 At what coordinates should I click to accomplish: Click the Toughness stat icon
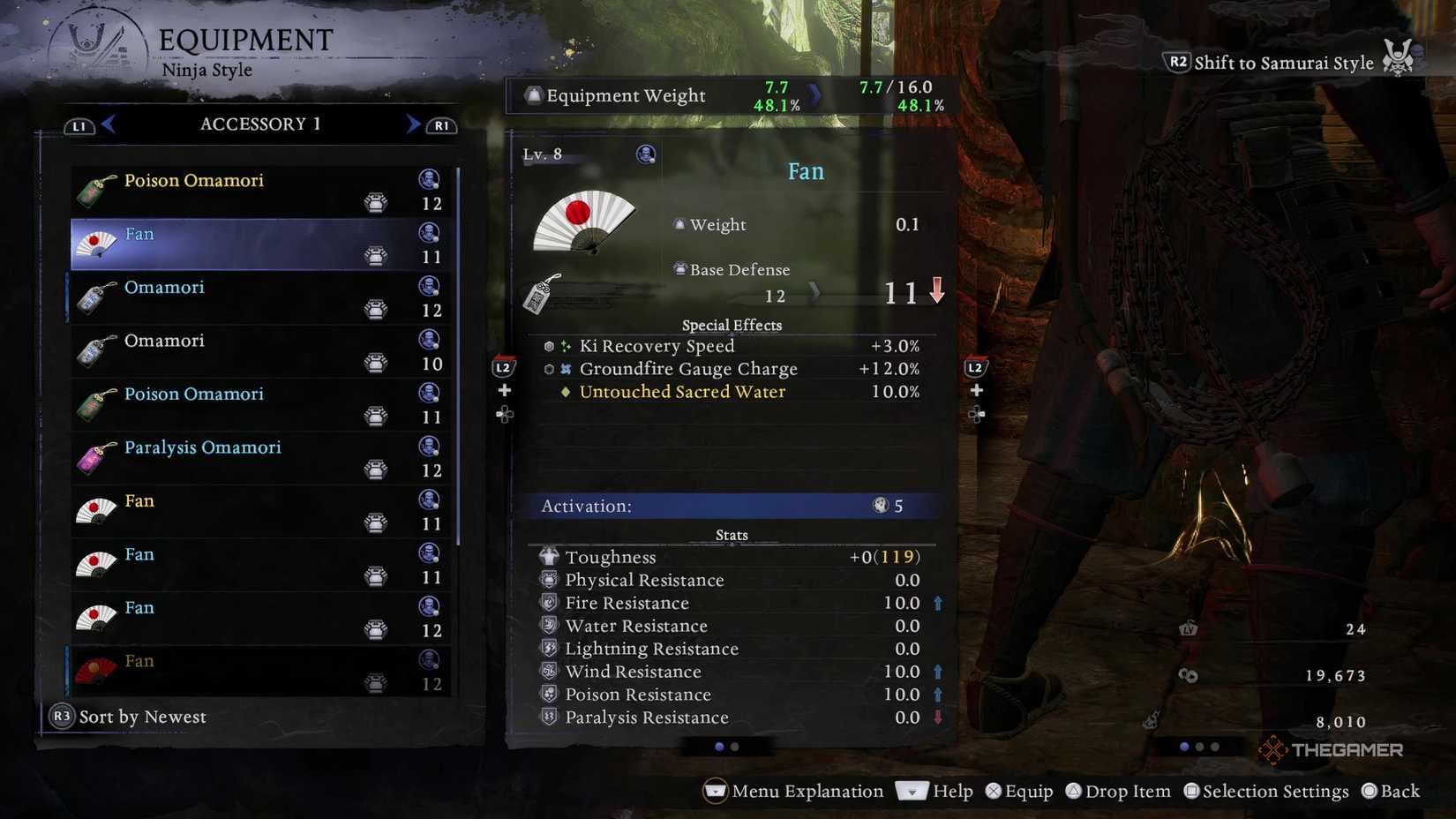(x=548, y=556)
